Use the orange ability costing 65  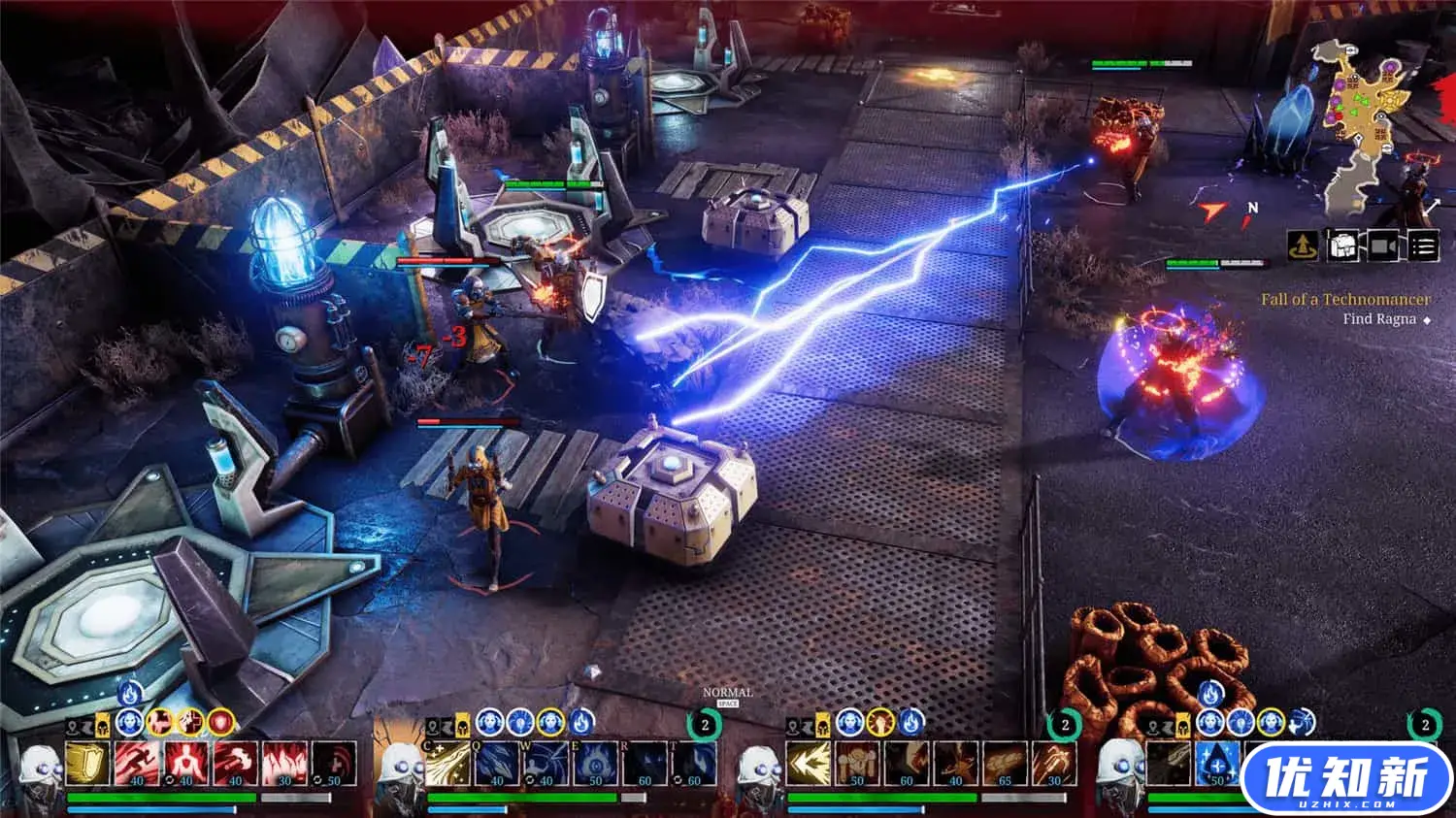pyautogui.click(x=1005, y=764)
